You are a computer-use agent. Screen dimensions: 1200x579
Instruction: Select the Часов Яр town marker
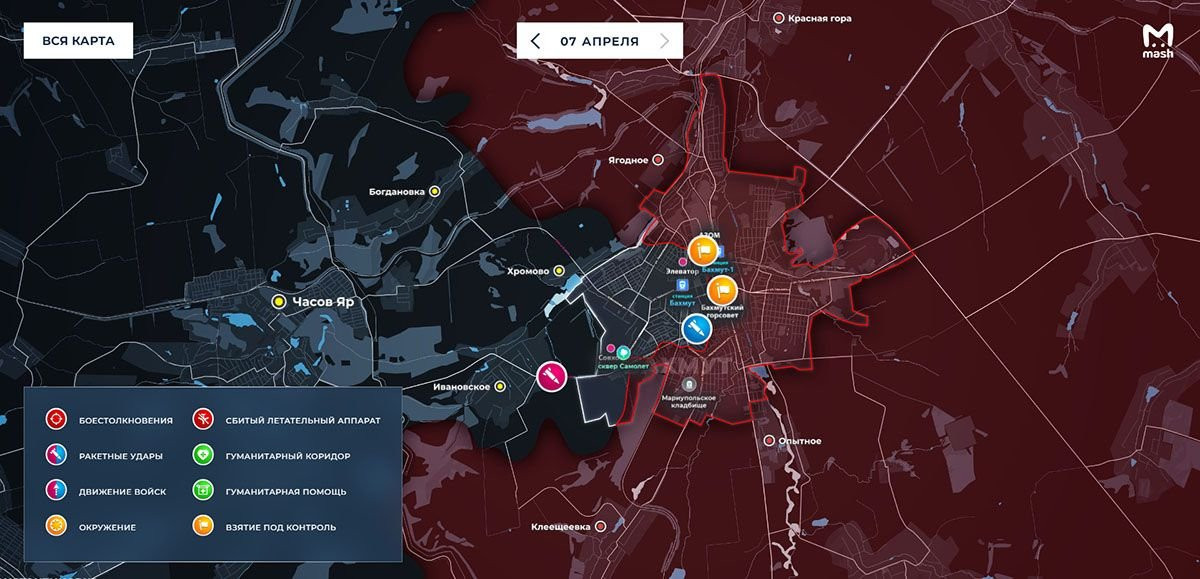tap(280, 300)
